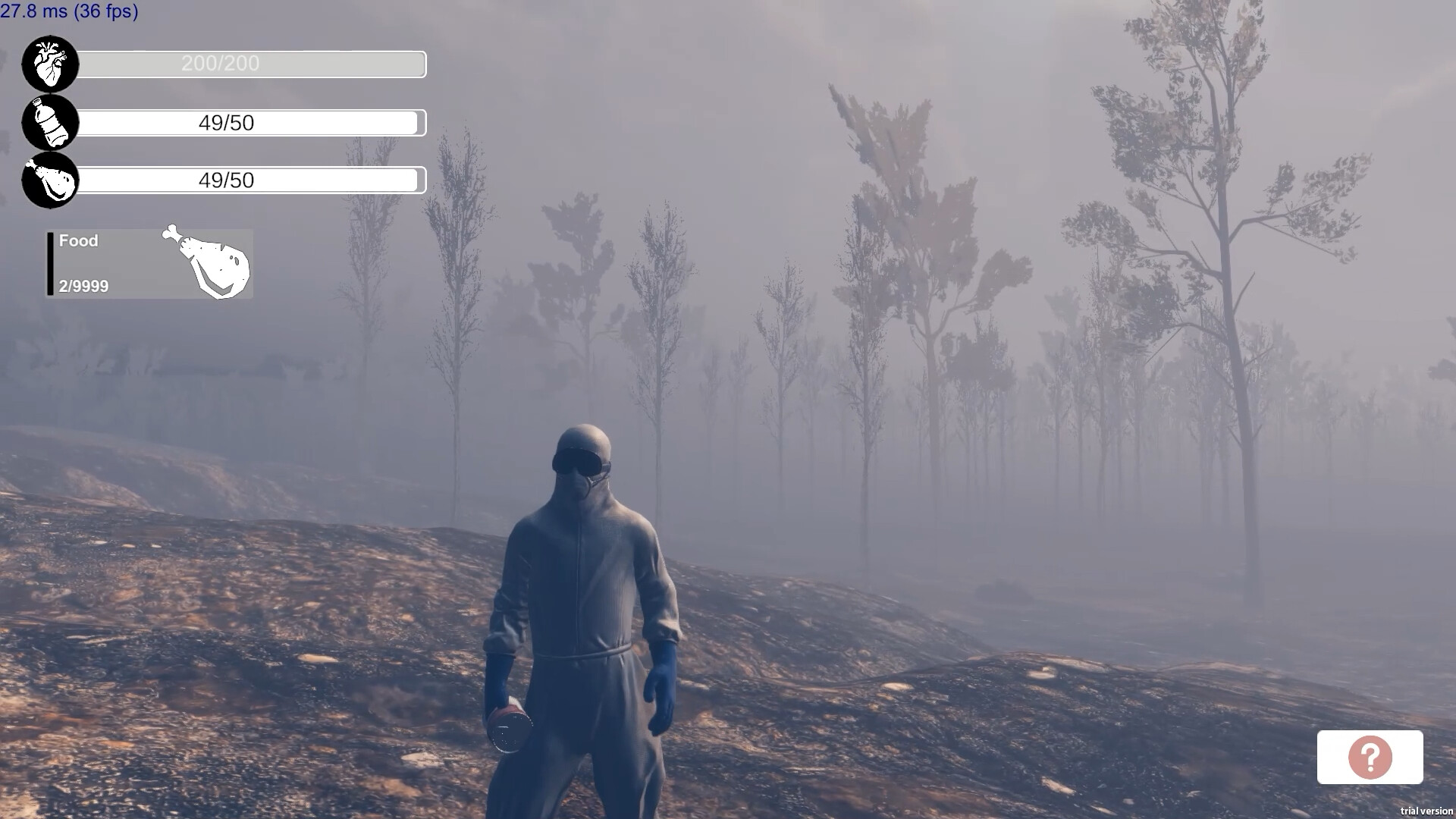Click the 27.8 ms FPS counter text
Screen dimensions: 1456x819
point(70,11)
